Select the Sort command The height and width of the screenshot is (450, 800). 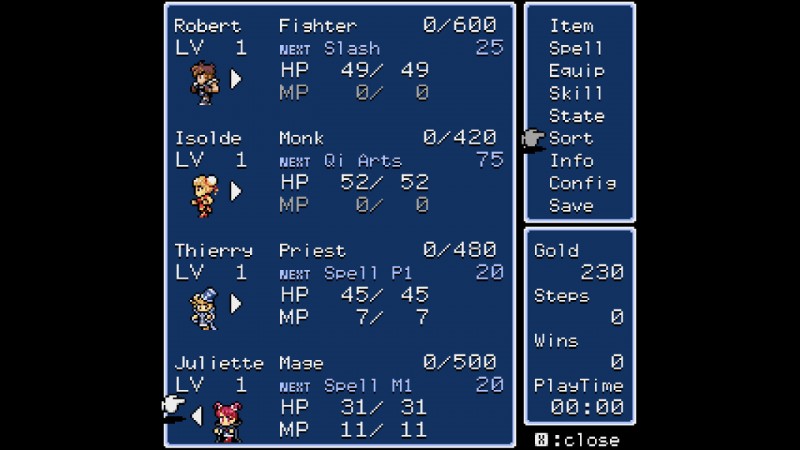click(x=571, y=138)
